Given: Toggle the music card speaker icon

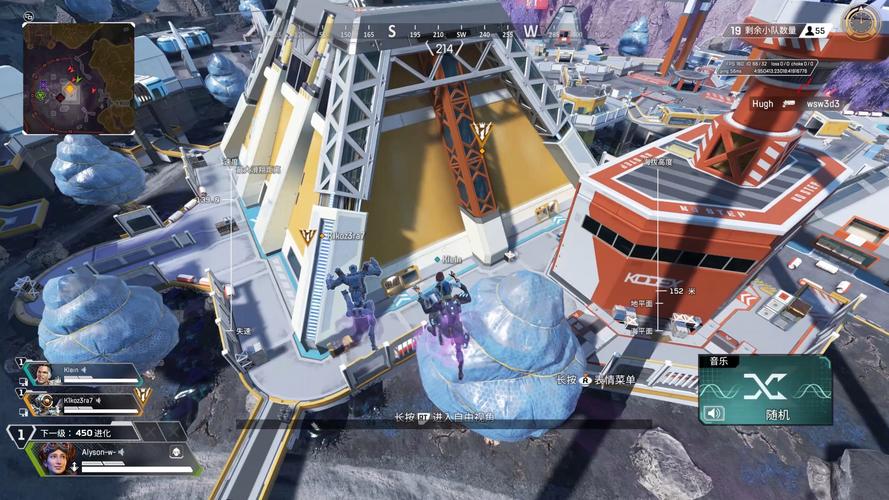Looking at the screenshot, I should click(x=713, y=413).
